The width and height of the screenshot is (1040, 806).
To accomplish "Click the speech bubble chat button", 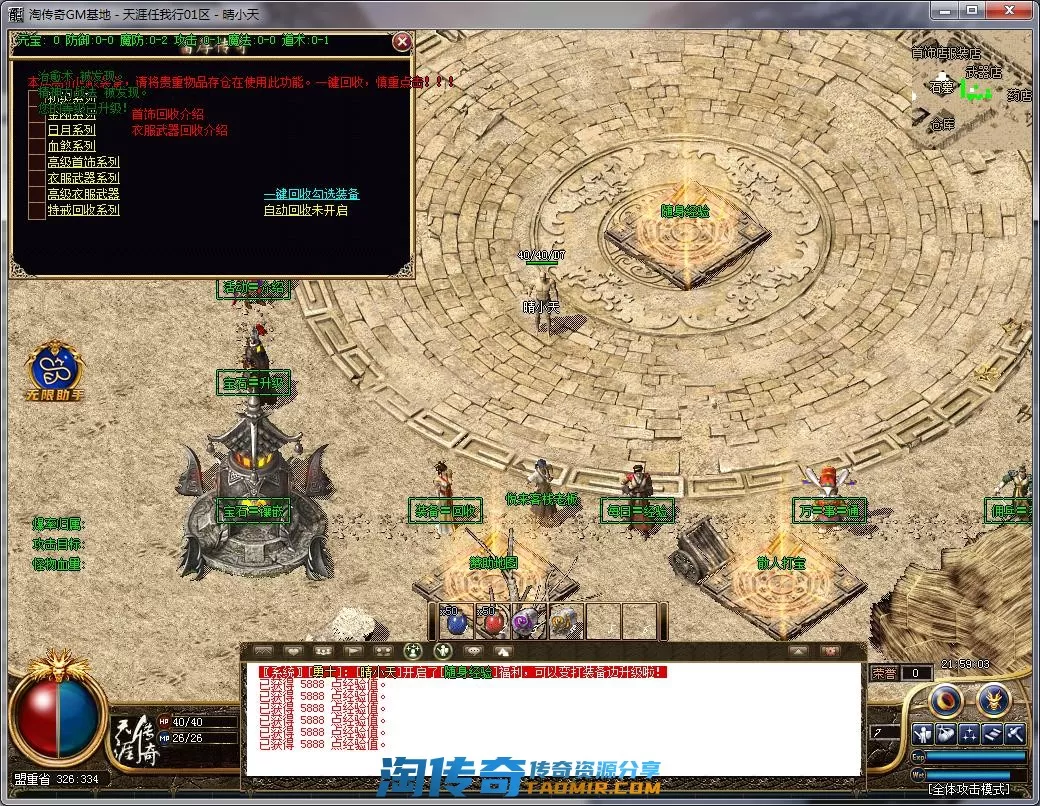I will coord(474,650).
